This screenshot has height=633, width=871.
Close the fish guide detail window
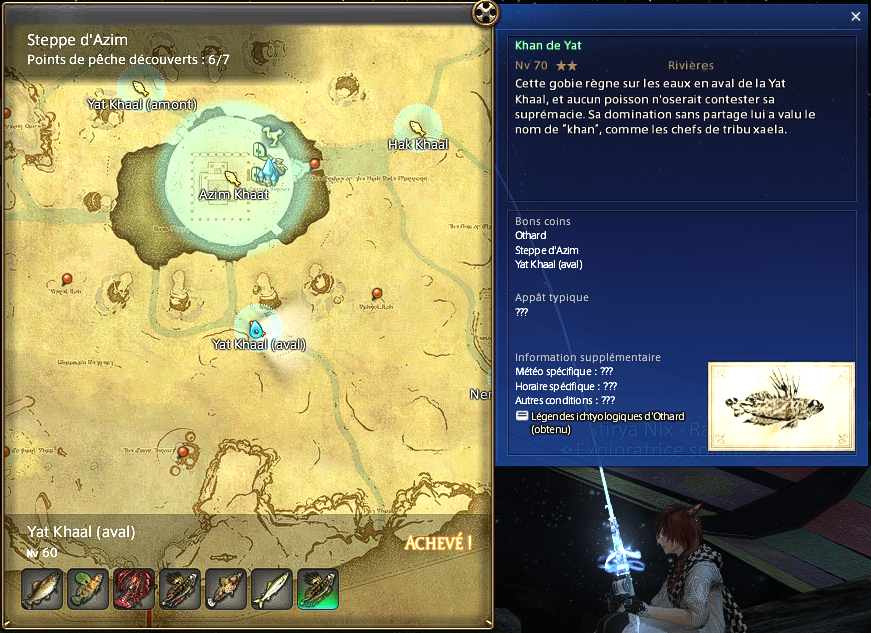point(855,17)
